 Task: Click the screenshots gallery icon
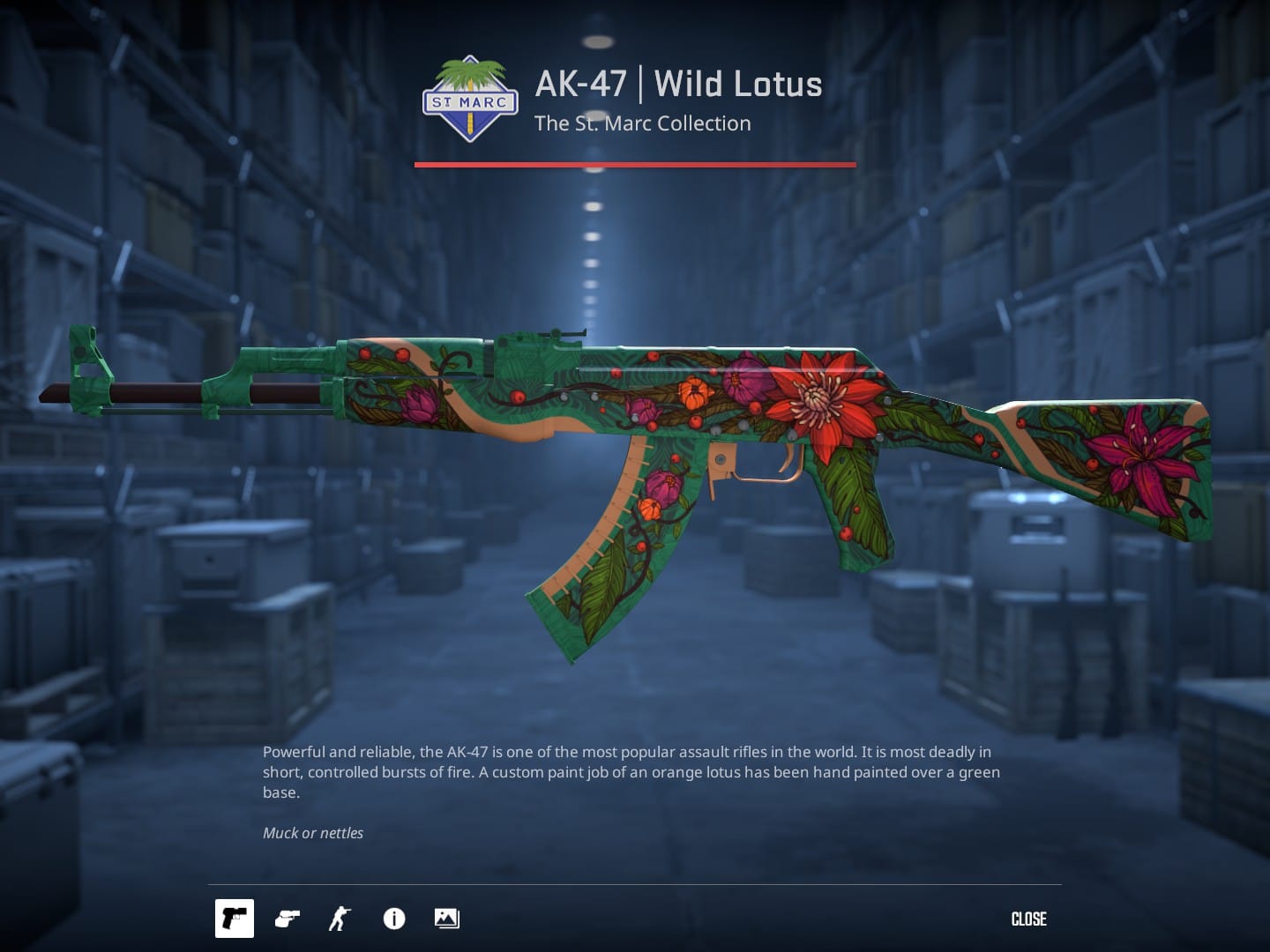click(x=446, y=919)
